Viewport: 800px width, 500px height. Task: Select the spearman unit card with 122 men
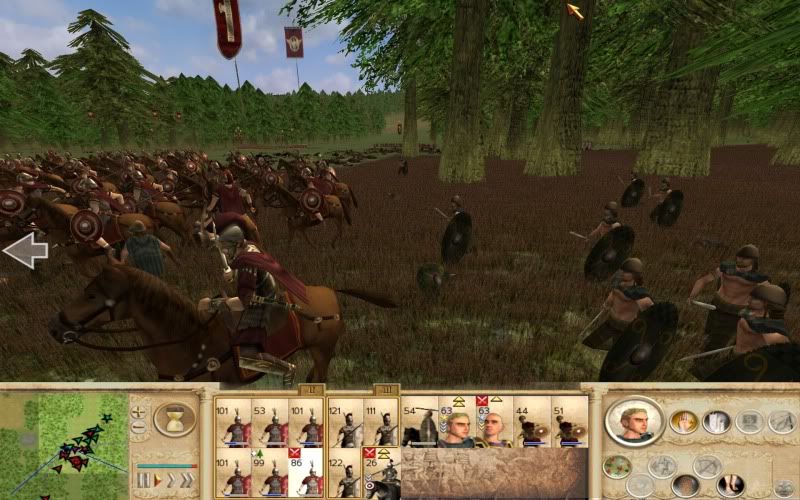[x=345, y=474]
